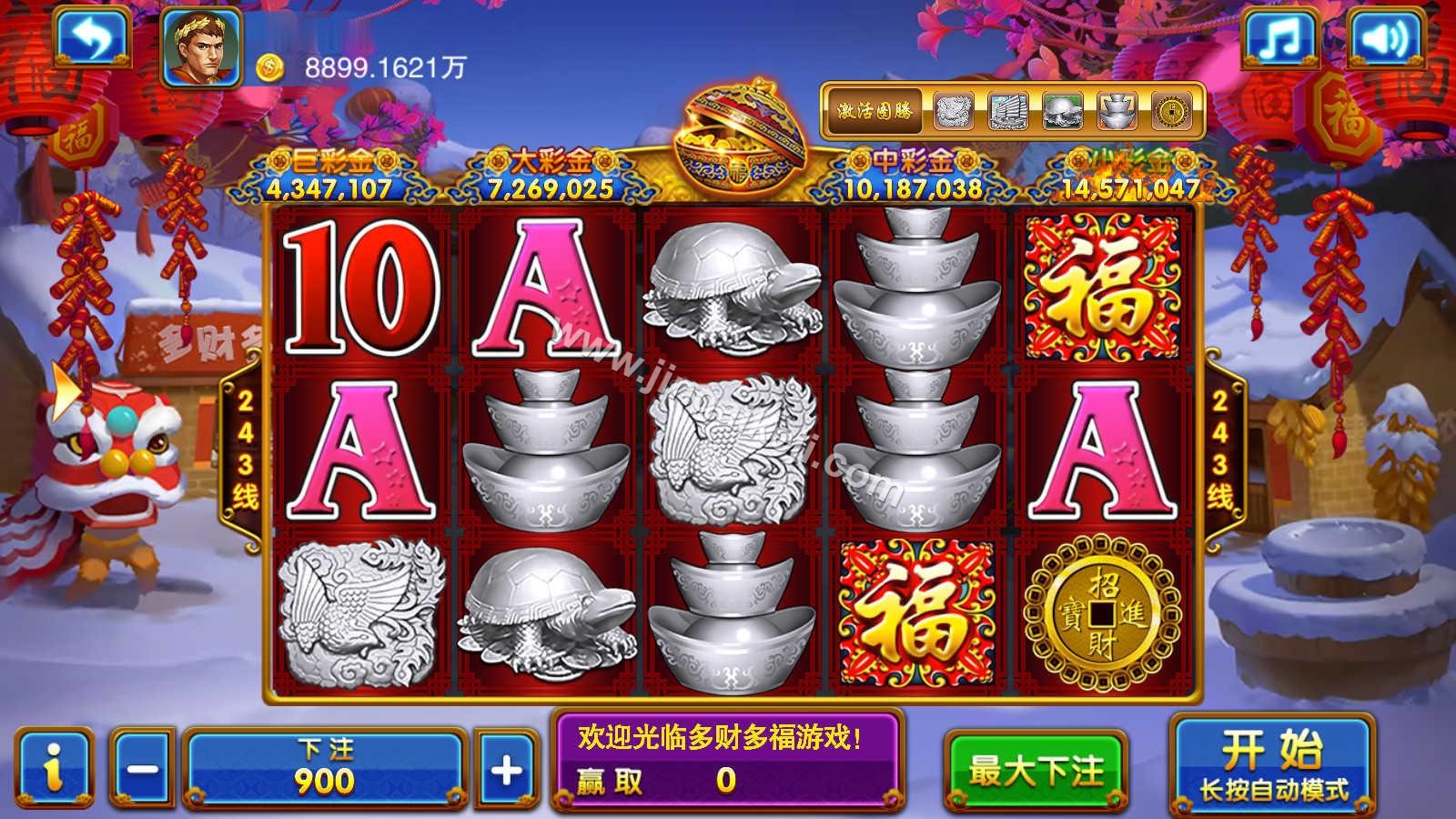Select the silver ingot totem icon
Viewport: 1456px width, 819px height.
pos(1117,110)
